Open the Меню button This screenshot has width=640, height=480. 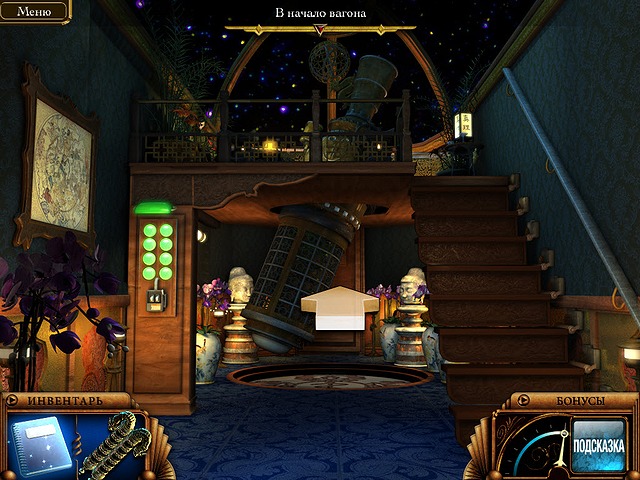click(33, 11)
